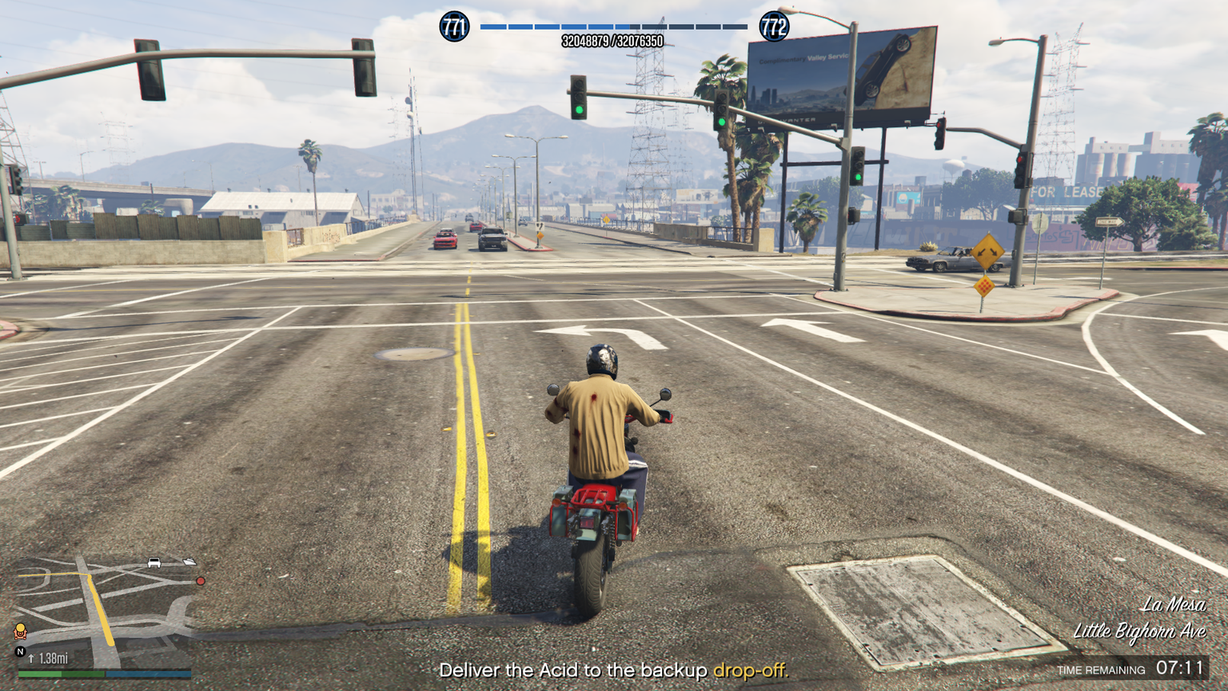Click the next rank 772 globe icon
The image size is (1228, 691).
click(x=773, y=26)
